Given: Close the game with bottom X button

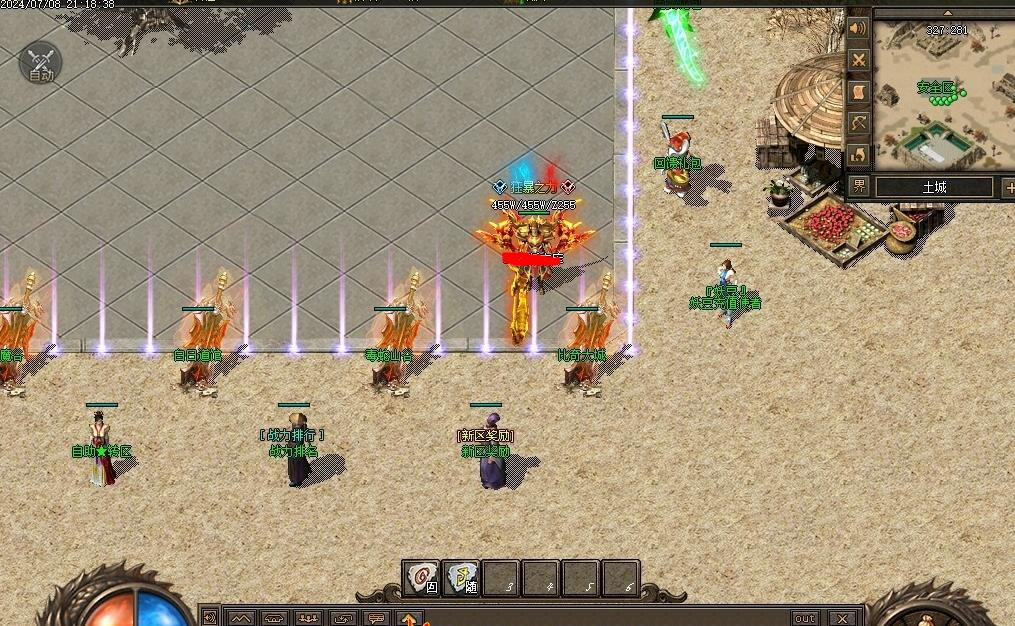Looking at the screenshot, I should tap(843, 618).
